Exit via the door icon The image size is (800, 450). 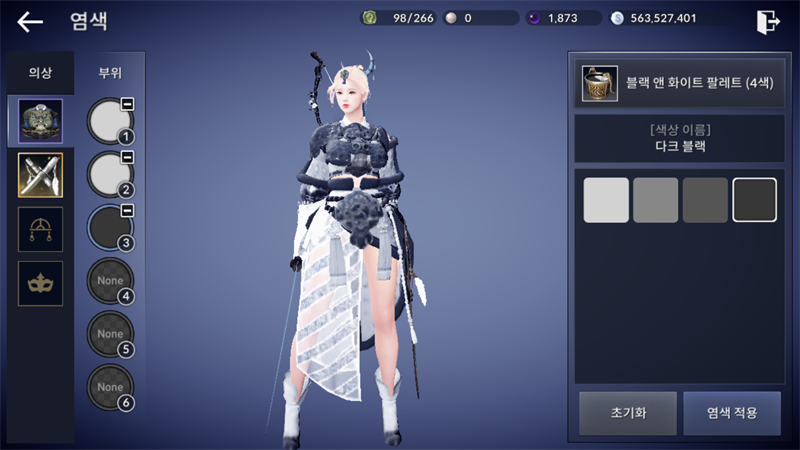point(767,22)
